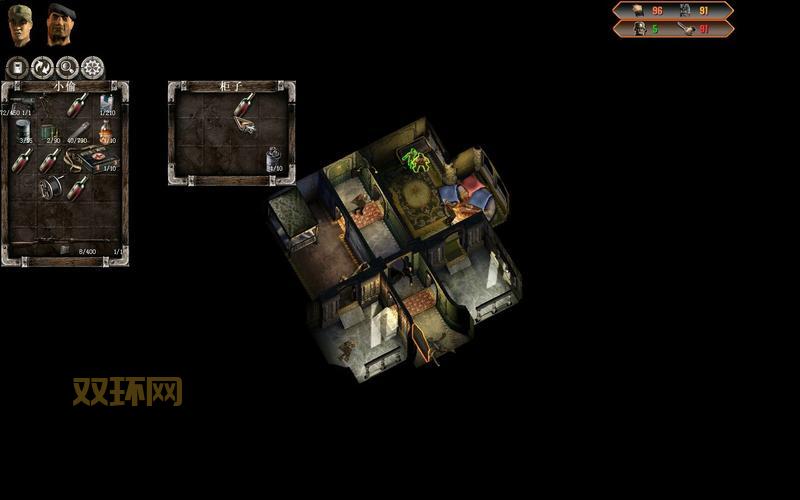The height and width of the screenshot is (500, 800).
Task: Select the orange liquid flask item
Action: 105,132
